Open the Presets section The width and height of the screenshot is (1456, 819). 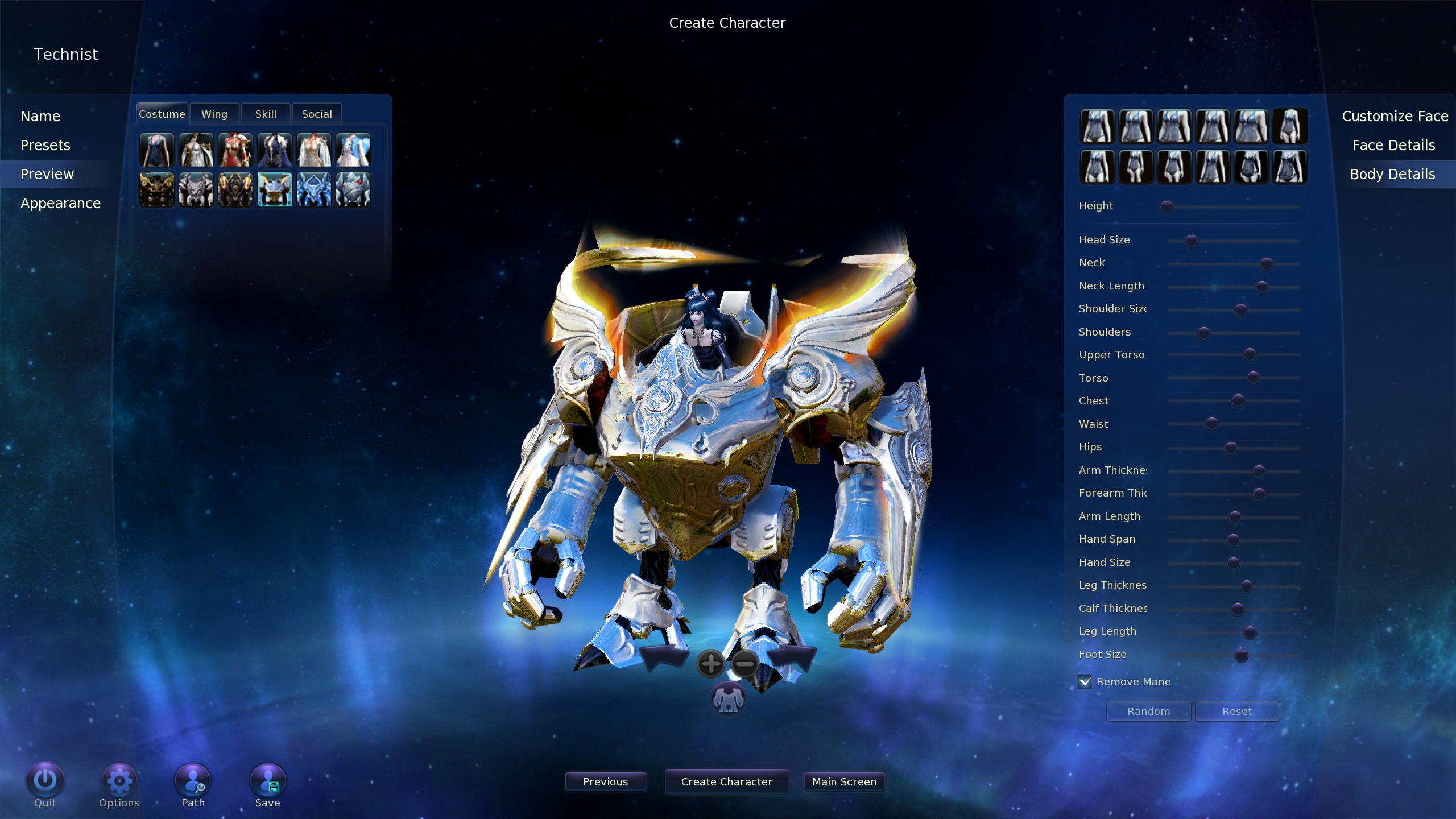pos(45,145)
